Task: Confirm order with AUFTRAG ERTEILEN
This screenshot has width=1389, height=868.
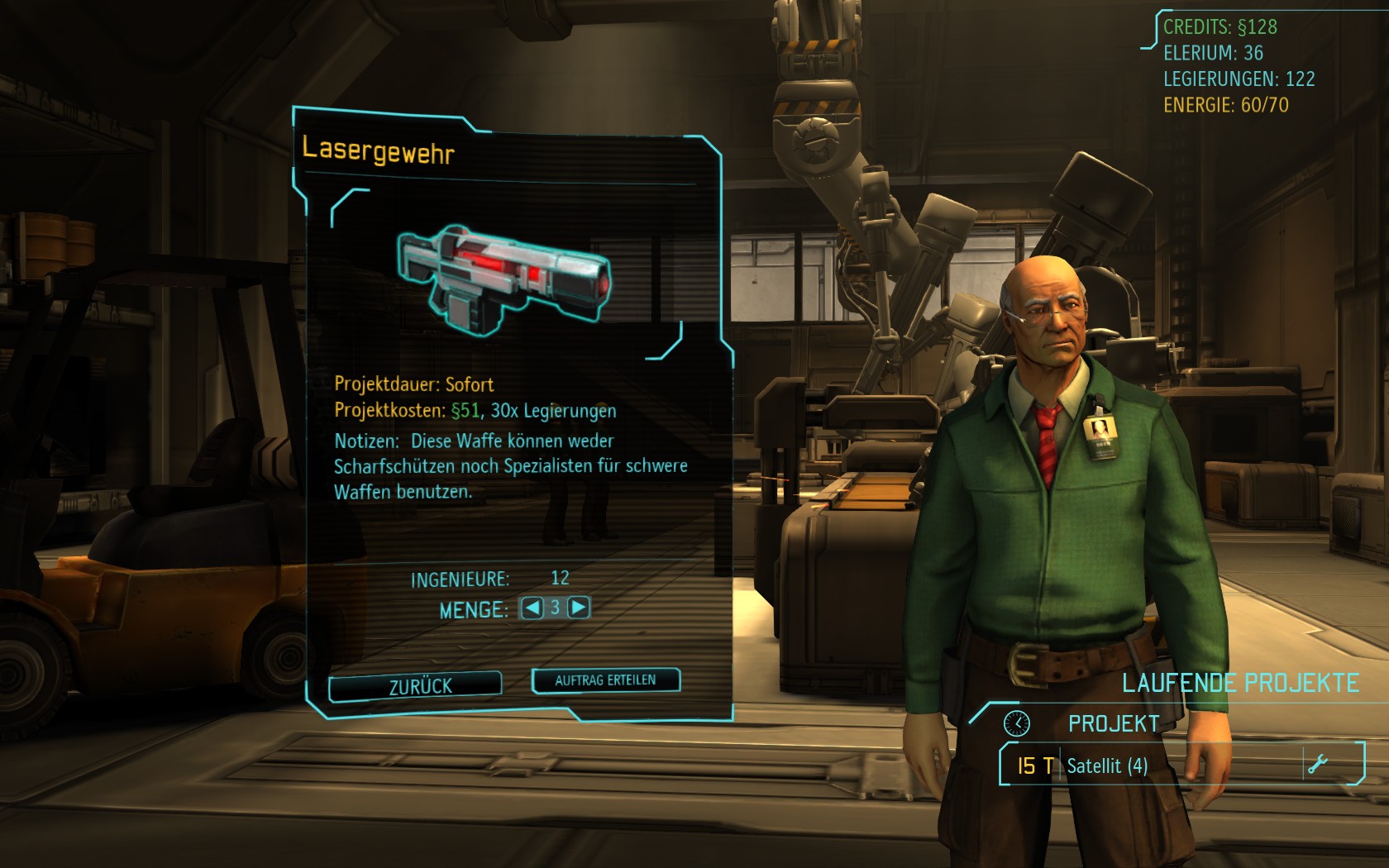Action: pos(605,680)
